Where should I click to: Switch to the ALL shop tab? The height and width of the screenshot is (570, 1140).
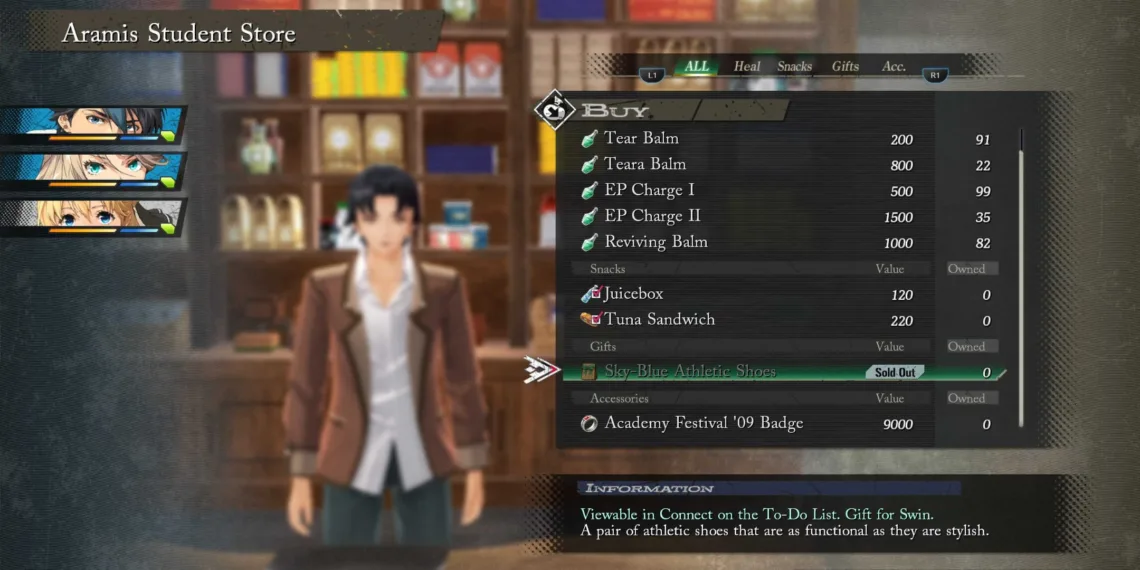[x=697, y=67]
